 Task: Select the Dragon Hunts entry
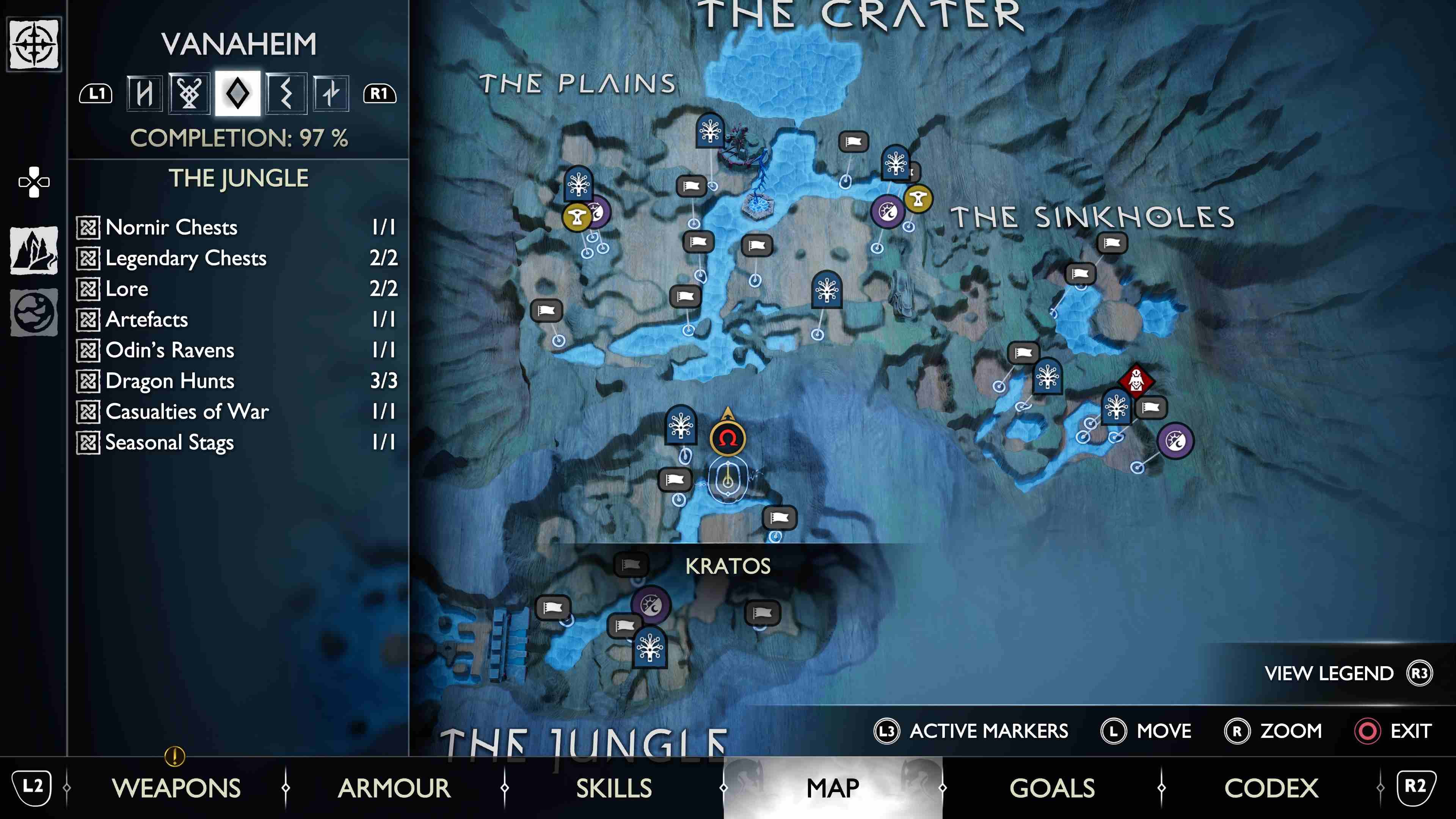pos(237,381)
